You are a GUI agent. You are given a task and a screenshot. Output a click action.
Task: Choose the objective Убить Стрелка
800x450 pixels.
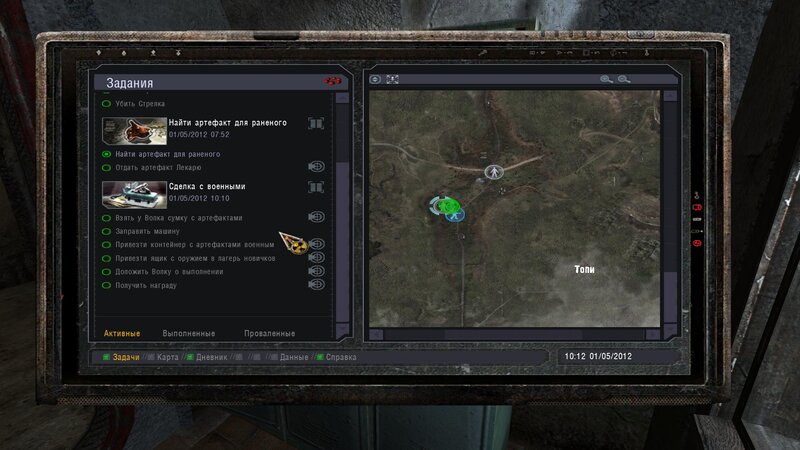[x=140, y=104]
